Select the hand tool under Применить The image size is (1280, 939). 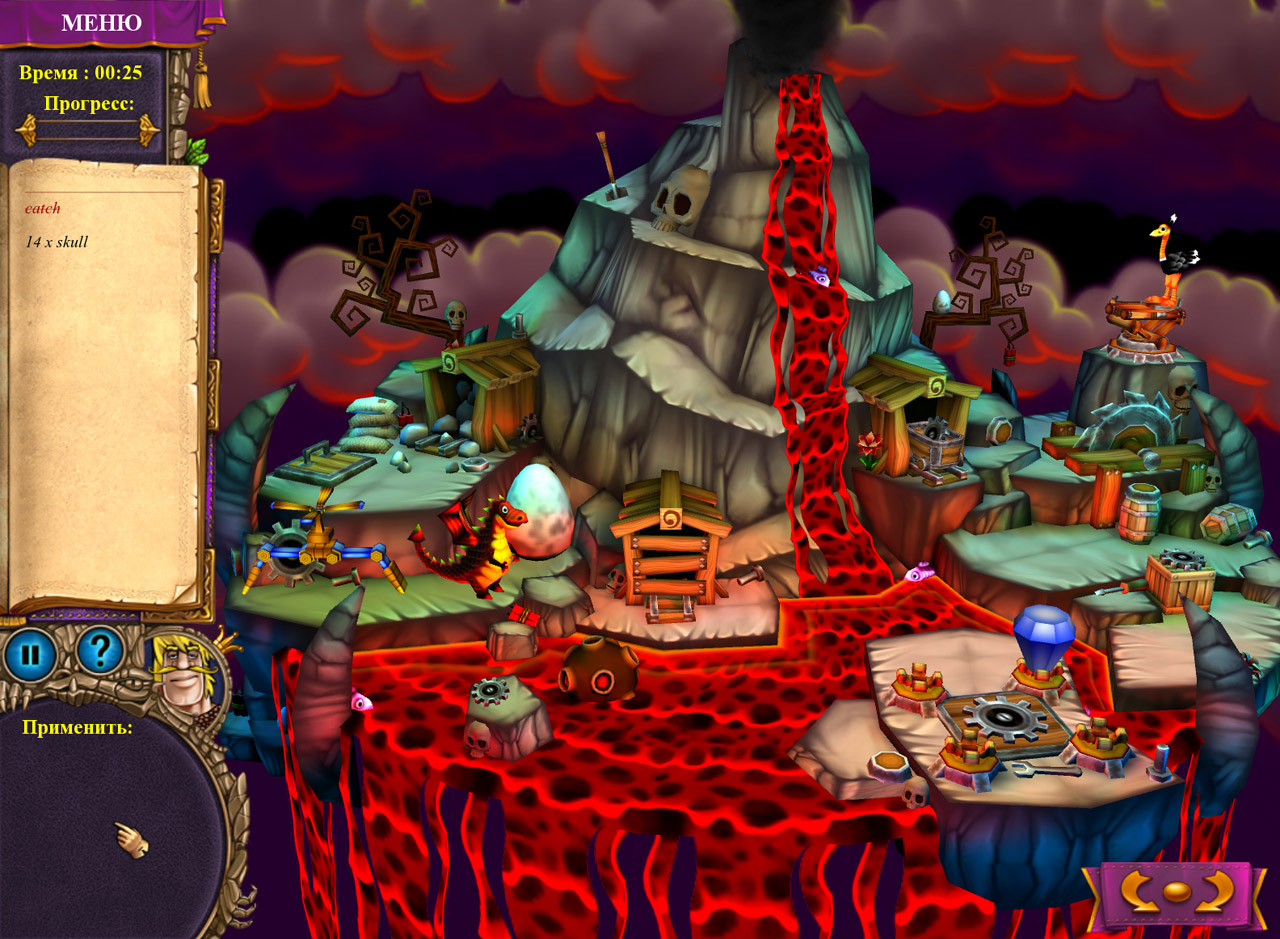click(x=131, y=840)
